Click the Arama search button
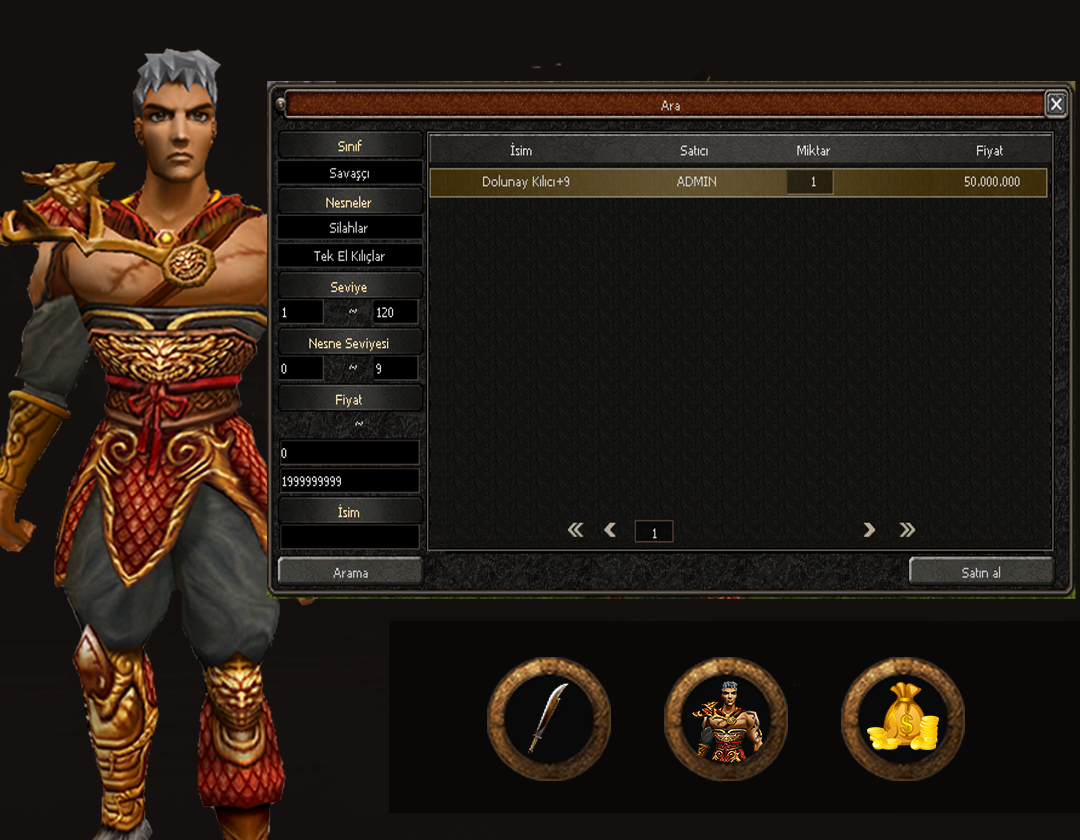 350,572
